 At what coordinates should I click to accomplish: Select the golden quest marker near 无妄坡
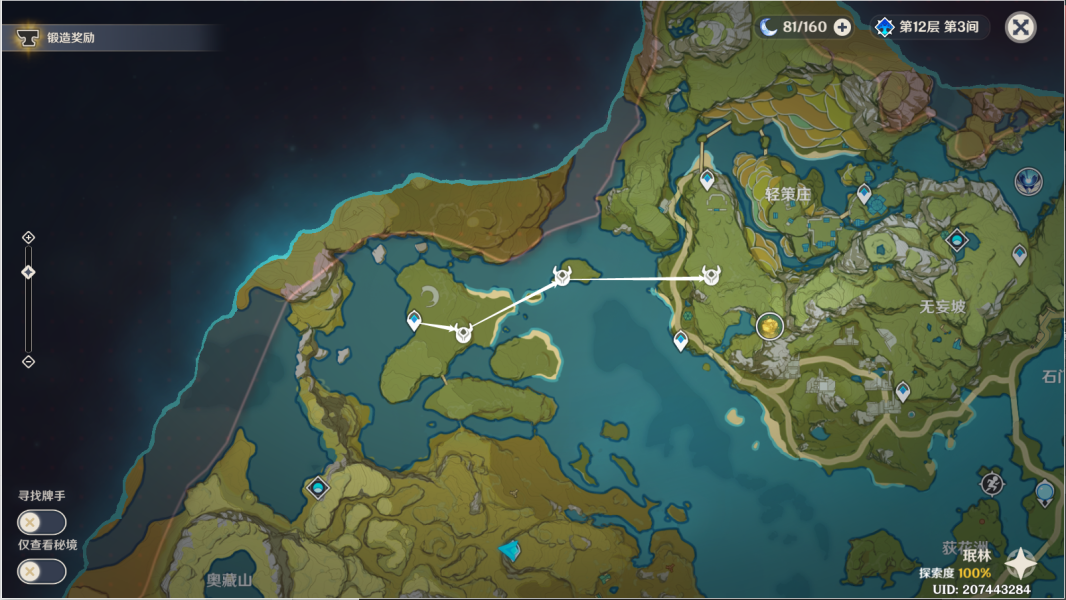coord(769,325)
